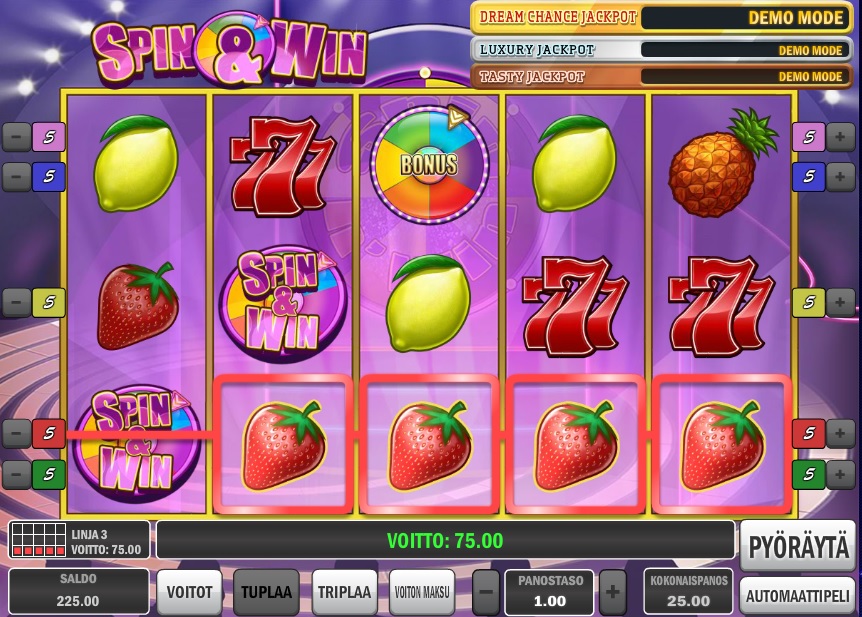Image resolution: width=862 pixels, height=617 pixels.
Task: Click the minus beside the red line badge
Action: 17,433
